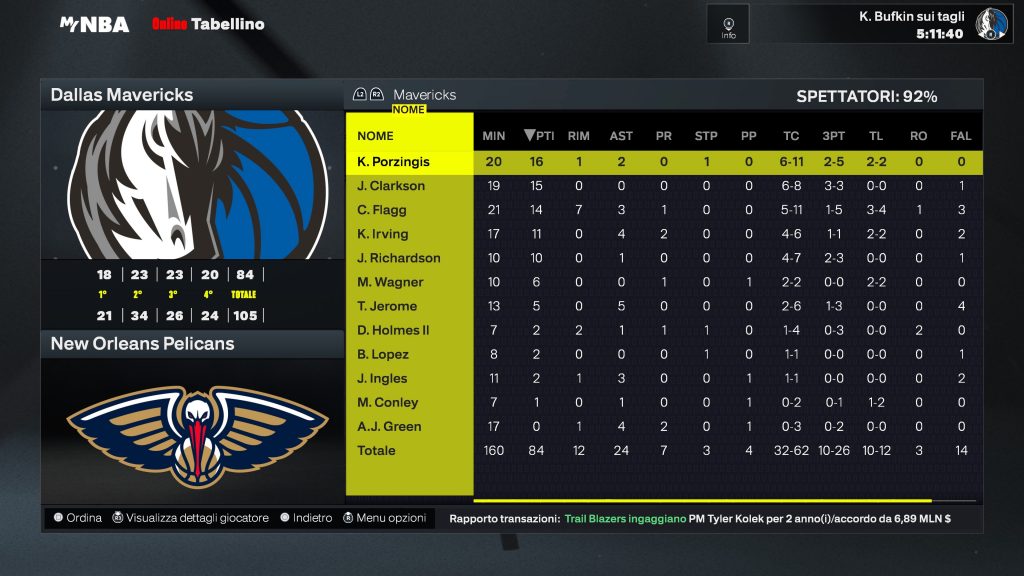The width and height of the screenshot is (1024, 576).
Task: Sort table by AST column
Action: click(621, 136)
